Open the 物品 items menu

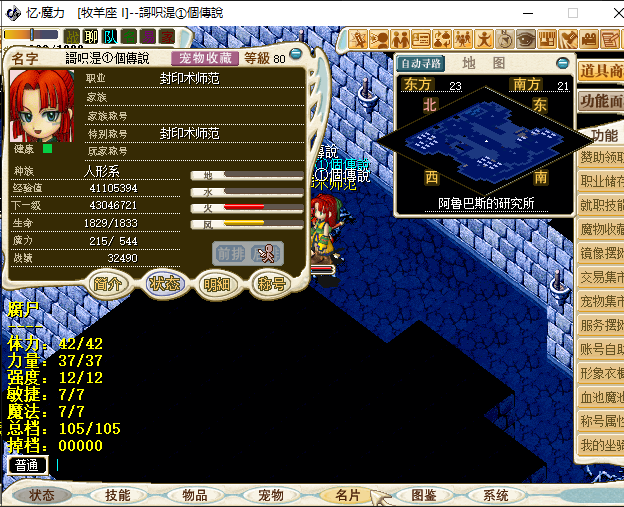pos(194,495)
